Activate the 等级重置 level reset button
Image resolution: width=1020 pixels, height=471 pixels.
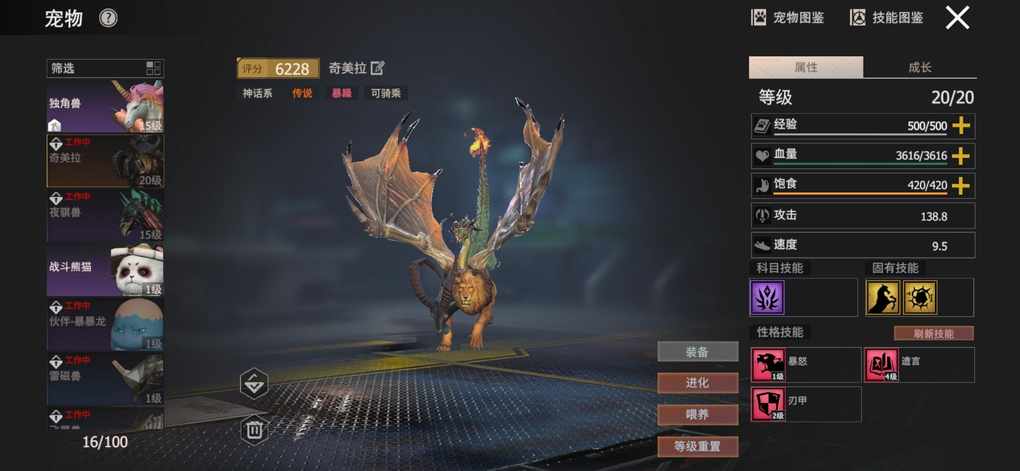click(x=697, y=446)
